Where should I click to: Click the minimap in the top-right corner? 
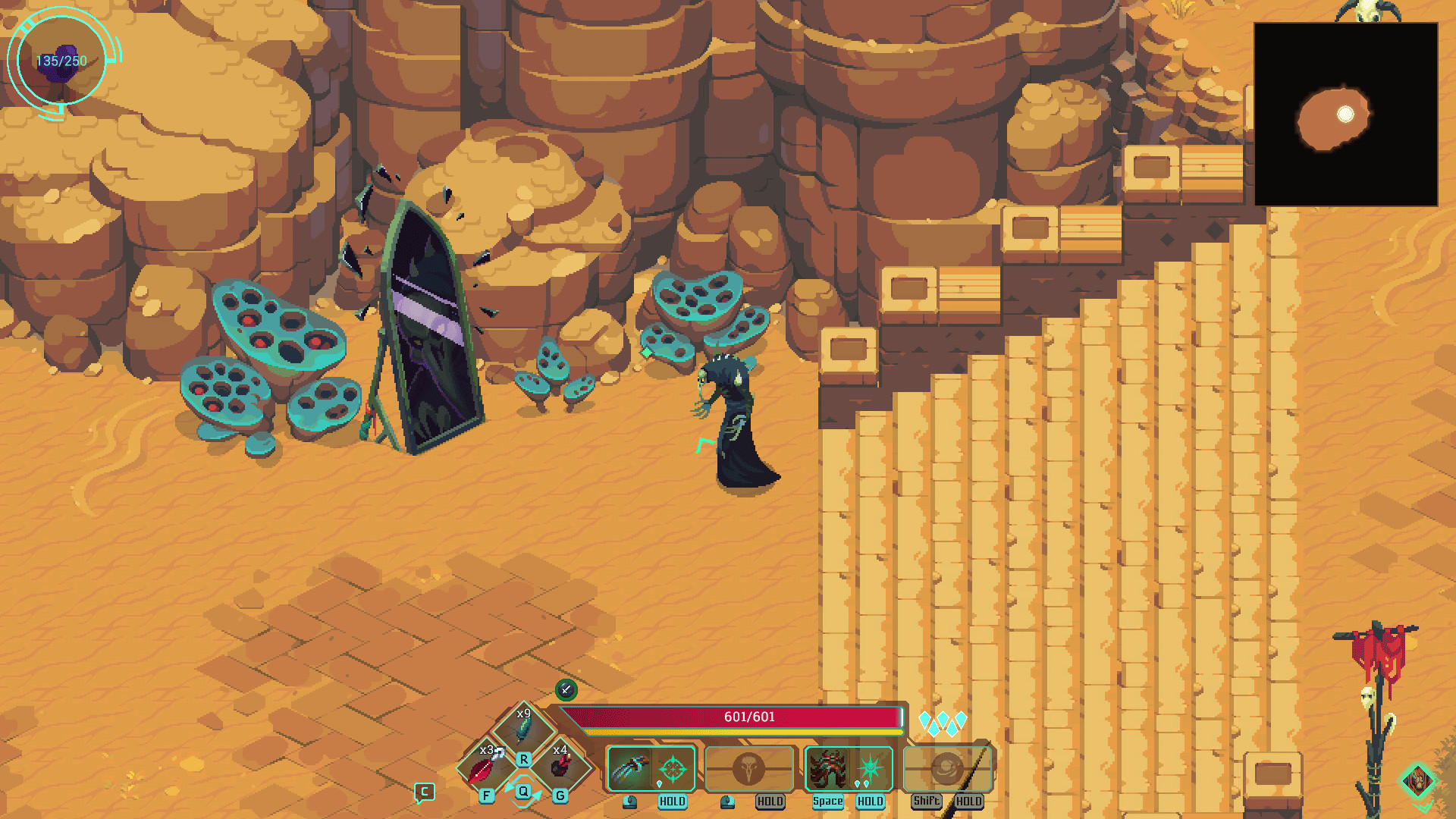click(1346, 115)
